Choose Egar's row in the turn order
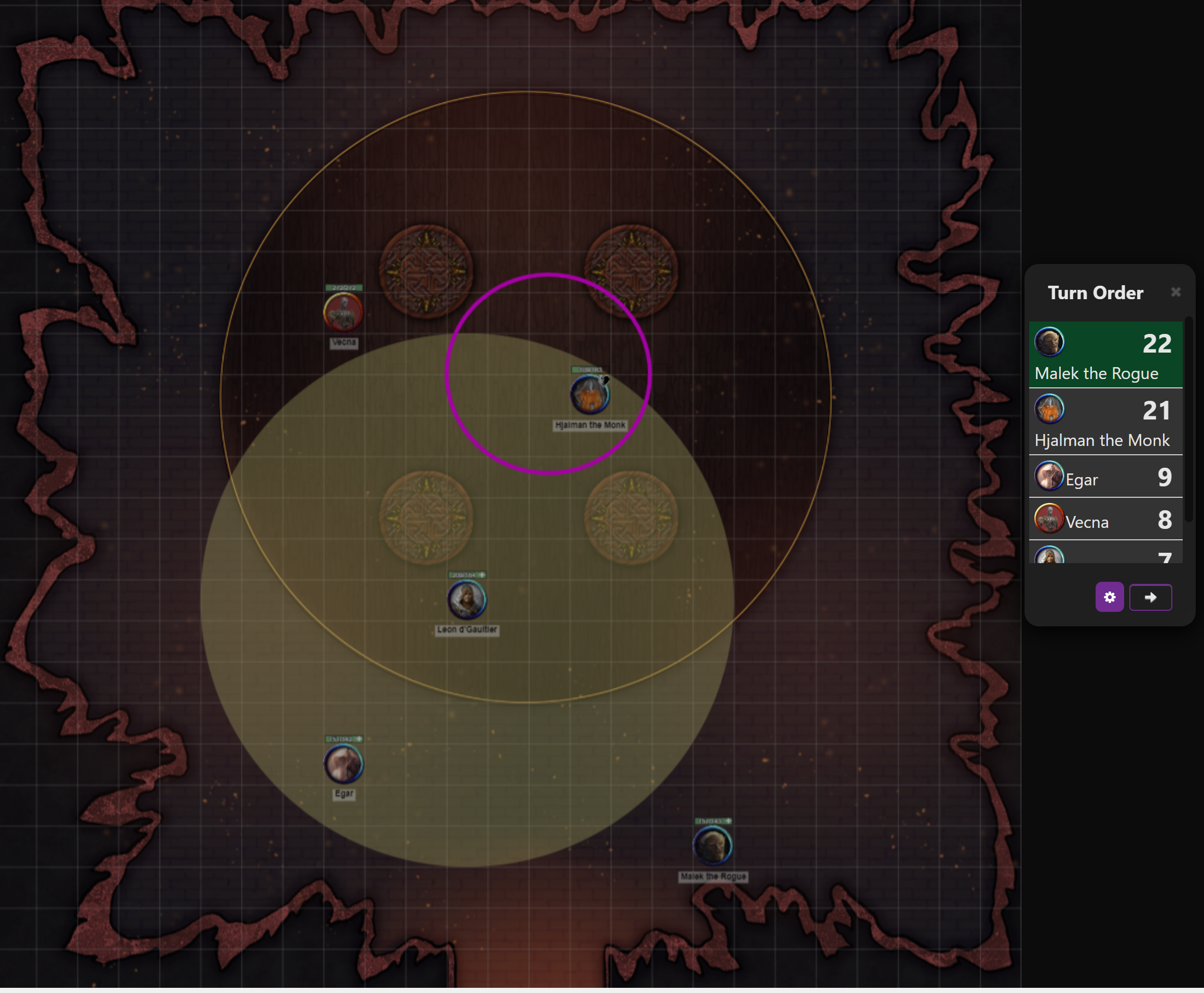Screen dimensions: 1204x993 [x=1105, y=477]
